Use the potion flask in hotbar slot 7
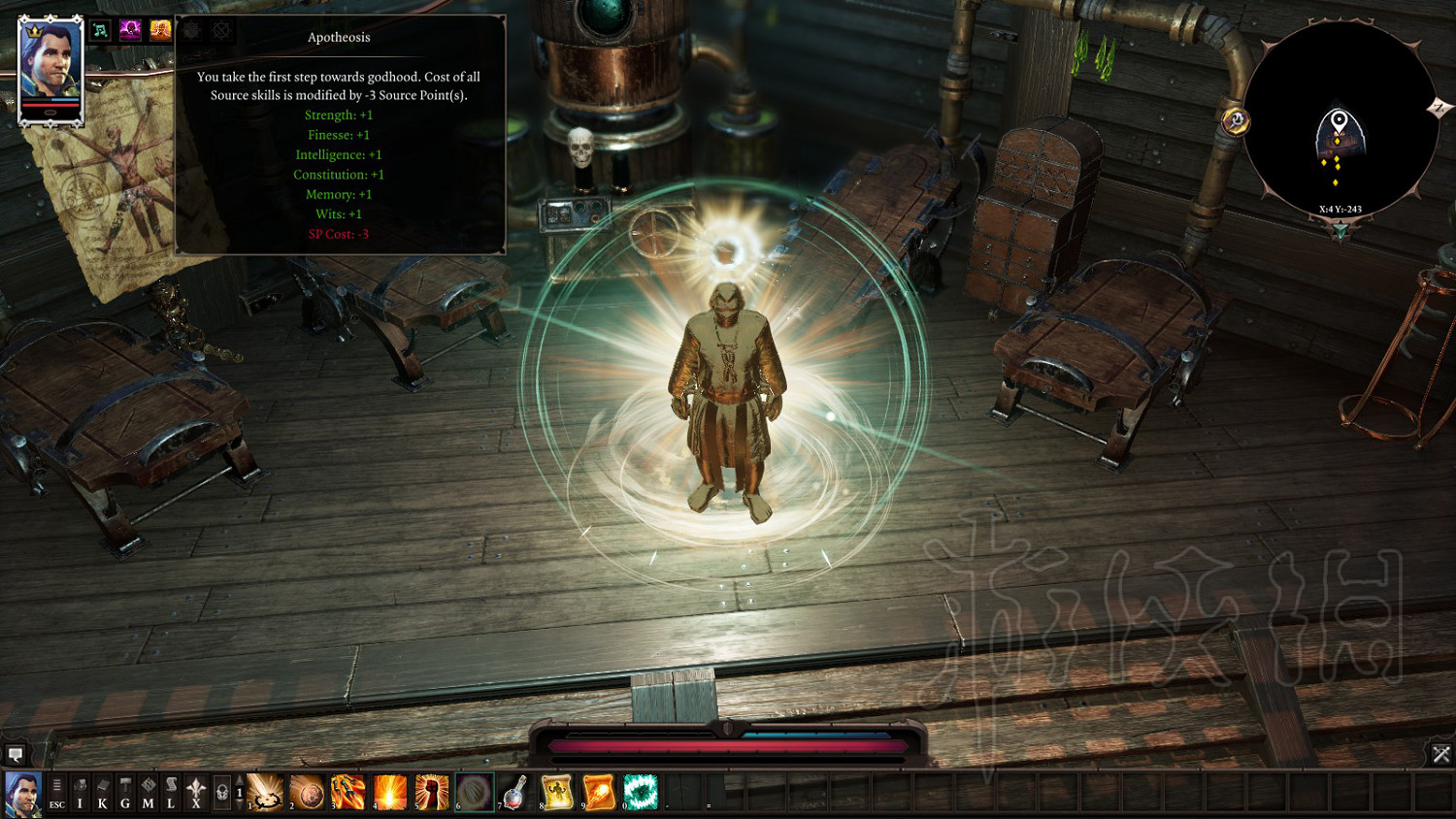Image resolution: width=1456 pixels, height=819 pixels. tap(515, 792)
